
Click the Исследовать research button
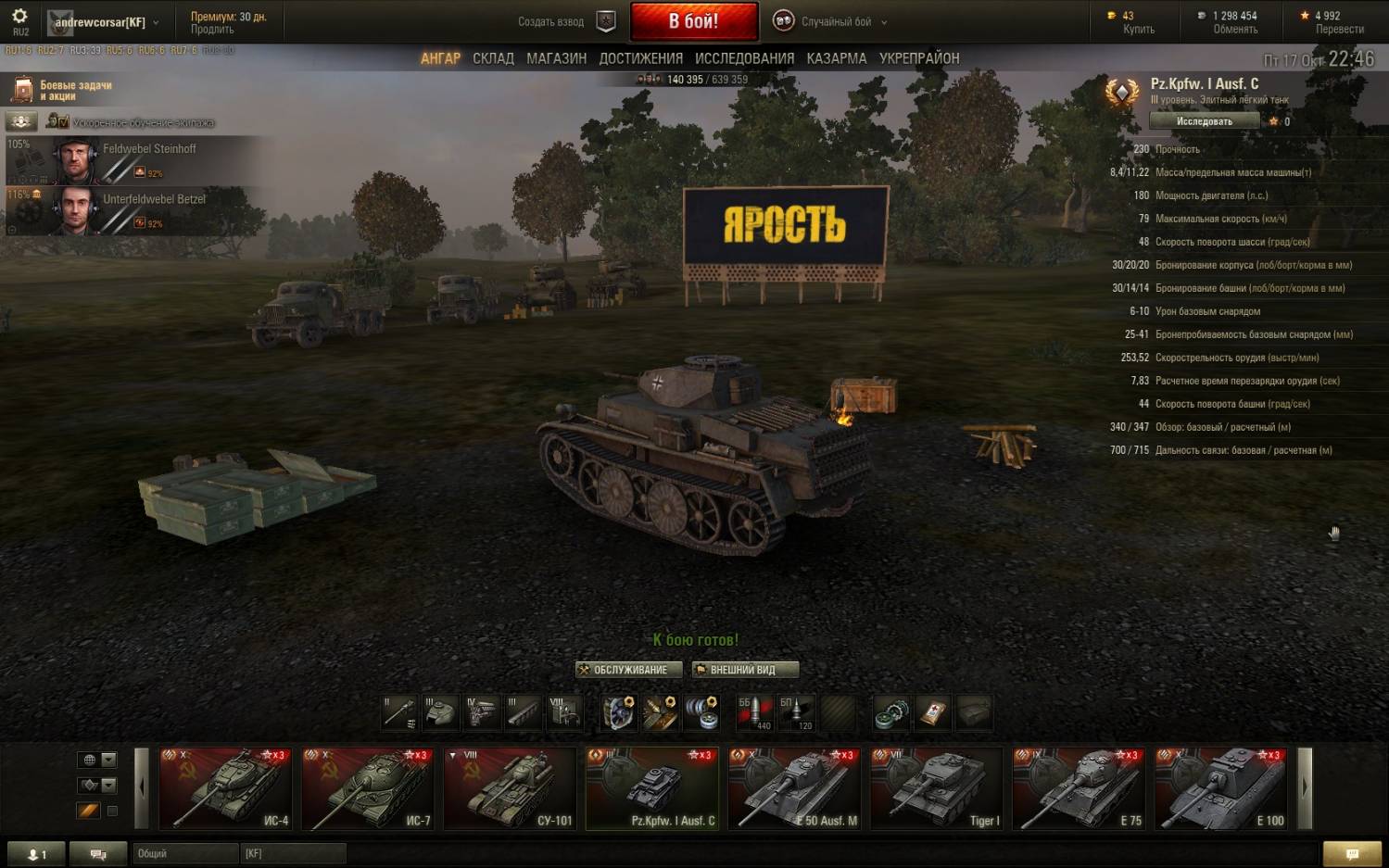pos(1204,121)
